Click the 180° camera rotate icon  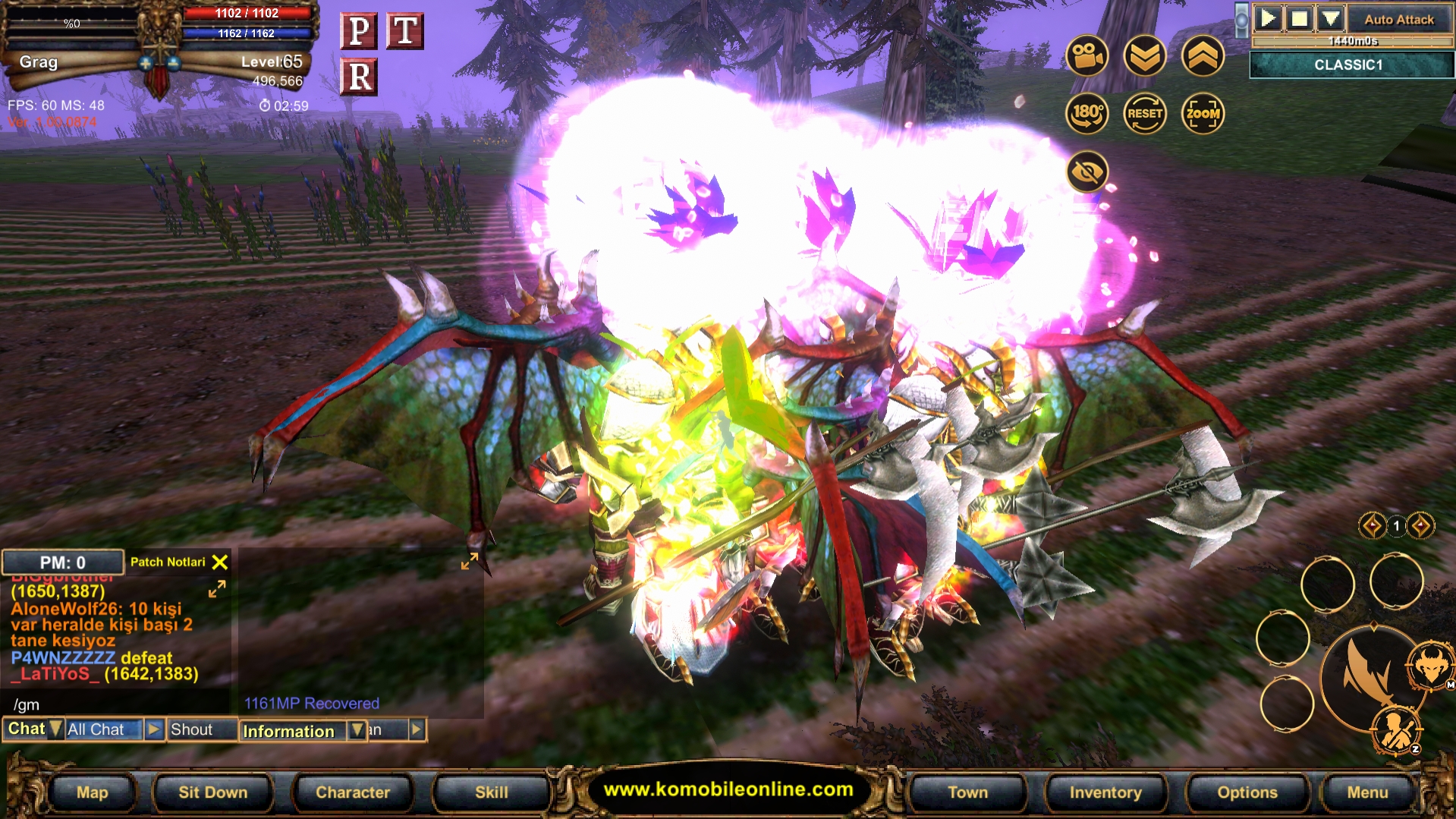click(x=1088, y=112)
